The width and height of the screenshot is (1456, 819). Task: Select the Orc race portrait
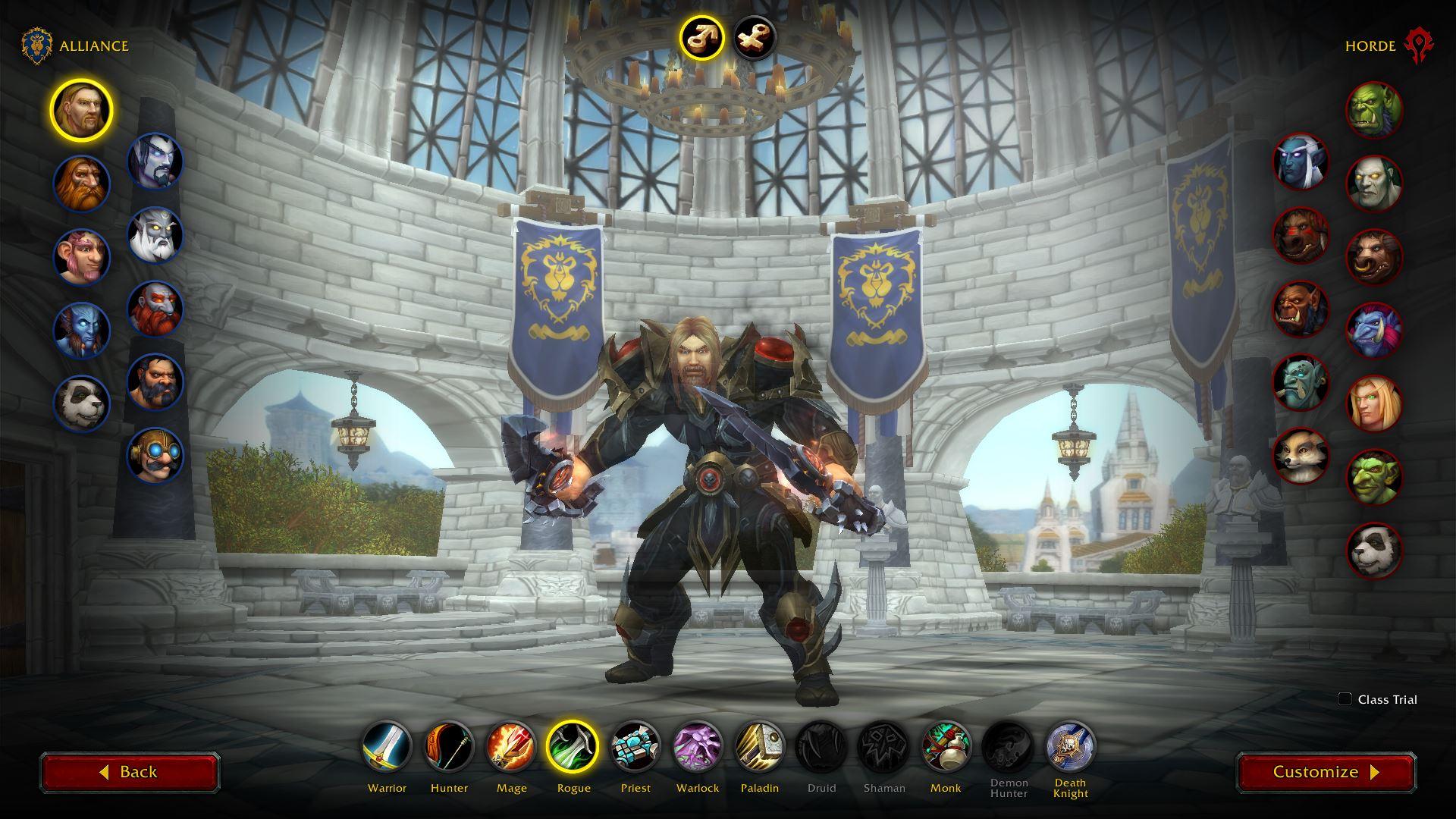1374,110
